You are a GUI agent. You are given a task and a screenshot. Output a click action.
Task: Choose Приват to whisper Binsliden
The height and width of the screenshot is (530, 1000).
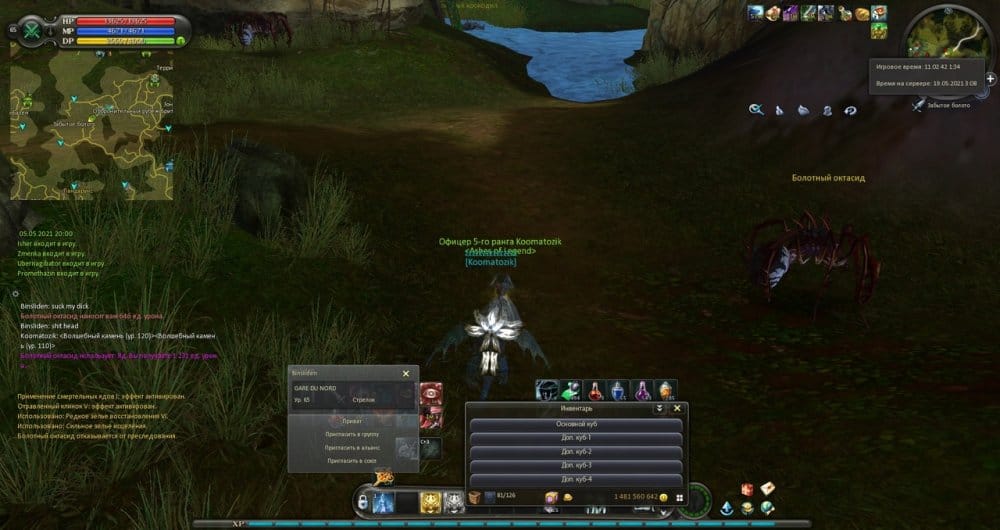tap(352, 422)
